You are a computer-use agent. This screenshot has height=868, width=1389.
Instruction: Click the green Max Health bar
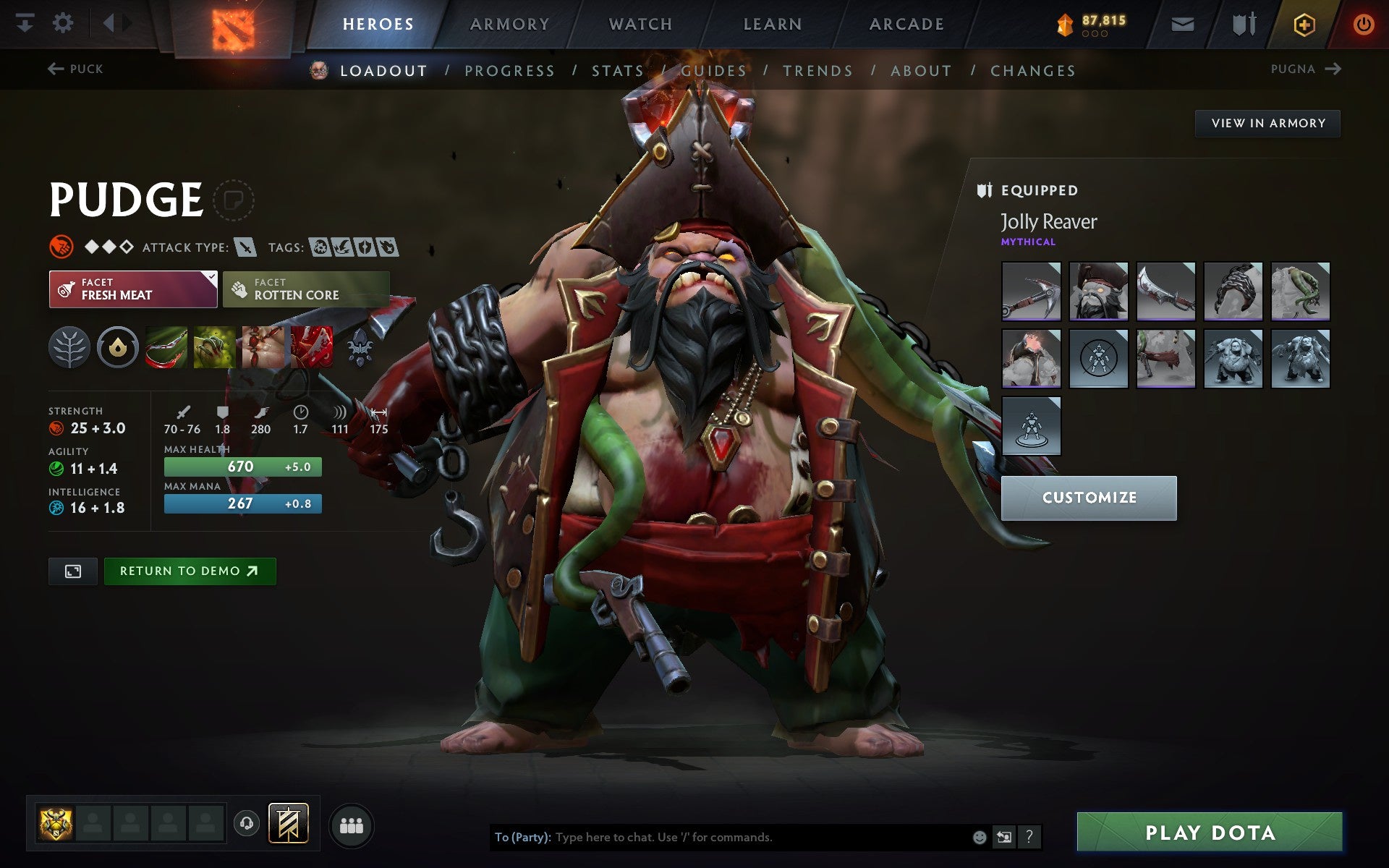(x=242, y=467)
